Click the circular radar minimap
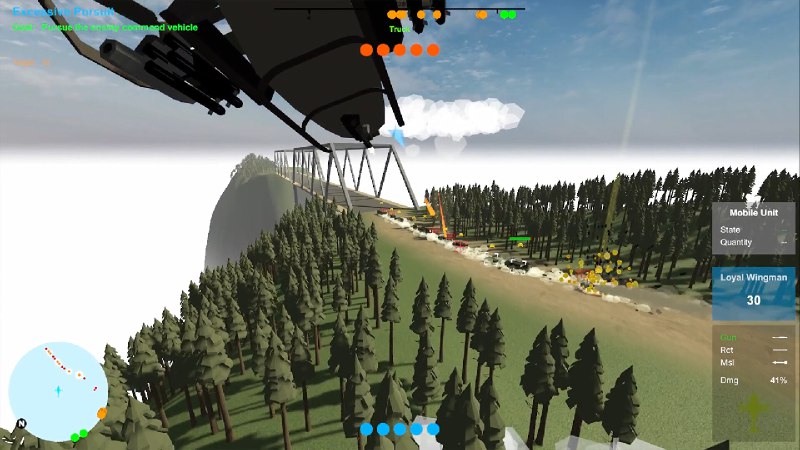 click(x=57, y=391)
